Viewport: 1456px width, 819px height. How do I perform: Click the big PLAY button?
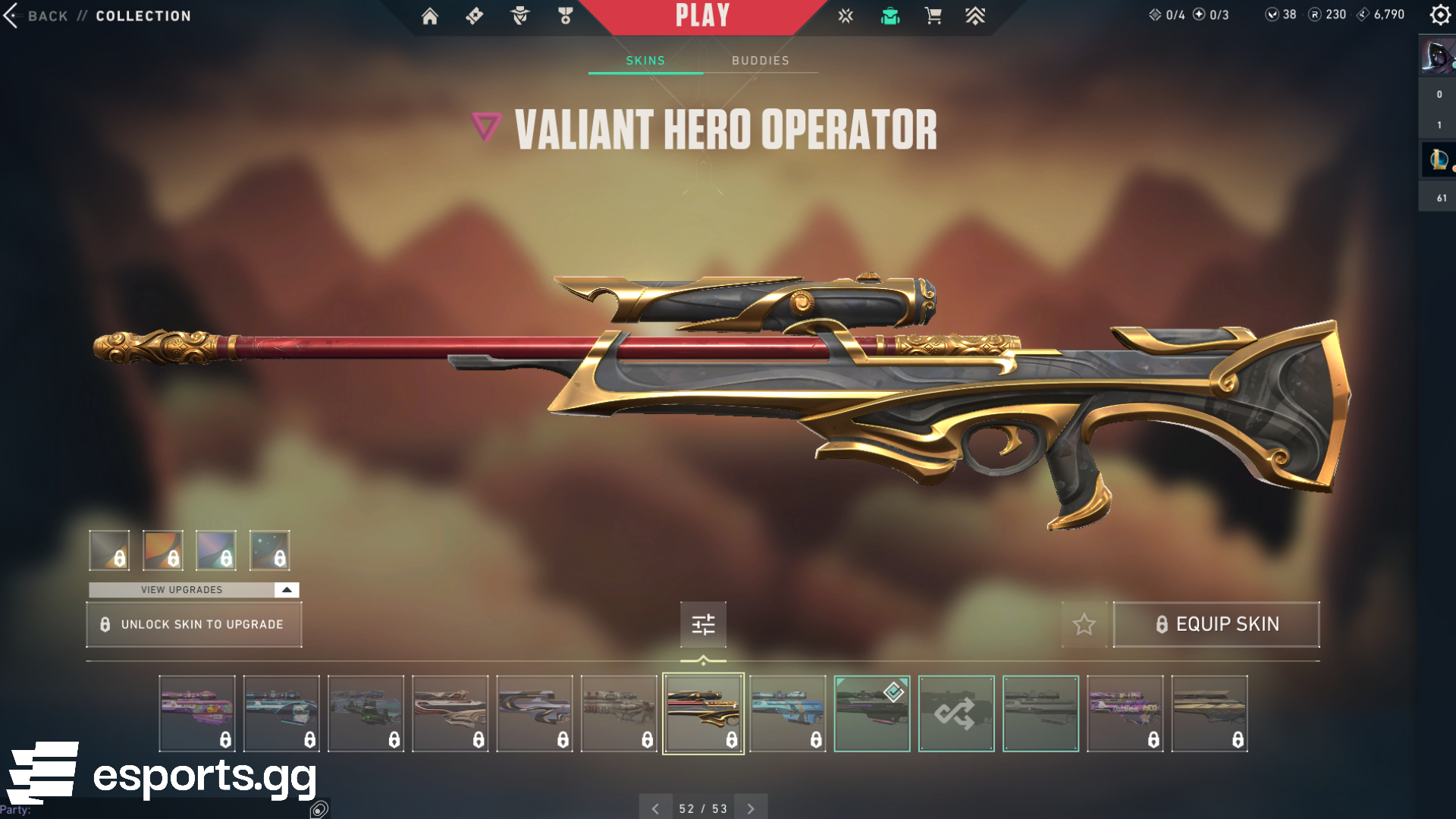[x=702, y=16]
